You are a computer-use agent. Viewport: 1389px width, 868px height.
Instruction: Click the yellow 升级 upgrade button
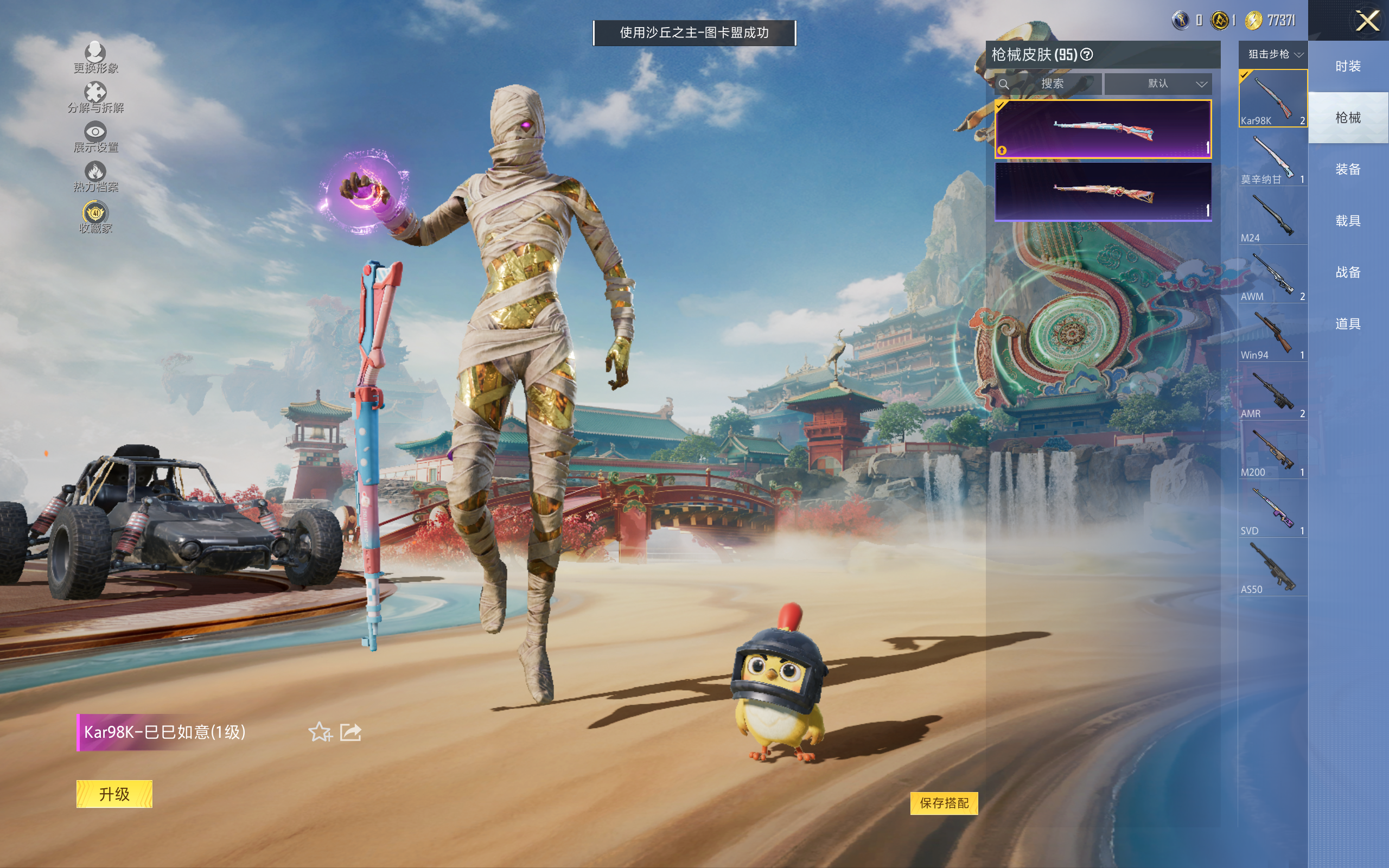click(x=114, y=794)
